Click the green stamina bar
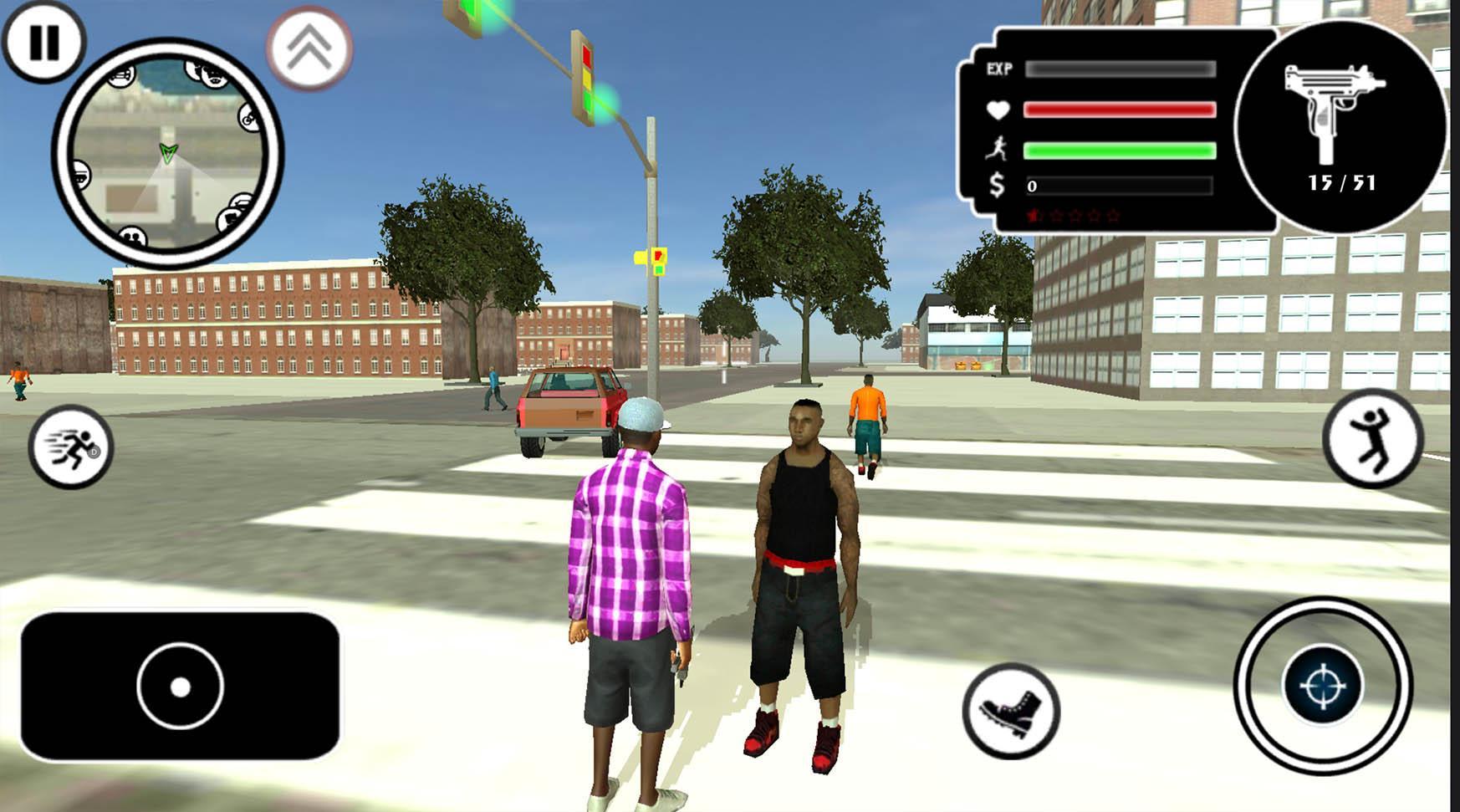 click(x=1121, y=151)
